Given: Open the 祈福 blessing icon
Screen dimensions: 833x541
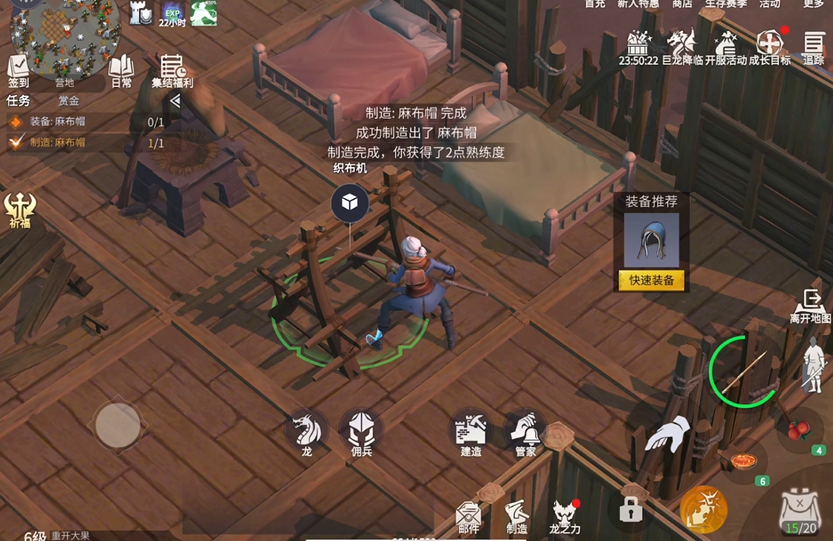Looking at the screenshot, I should (20, 210).
